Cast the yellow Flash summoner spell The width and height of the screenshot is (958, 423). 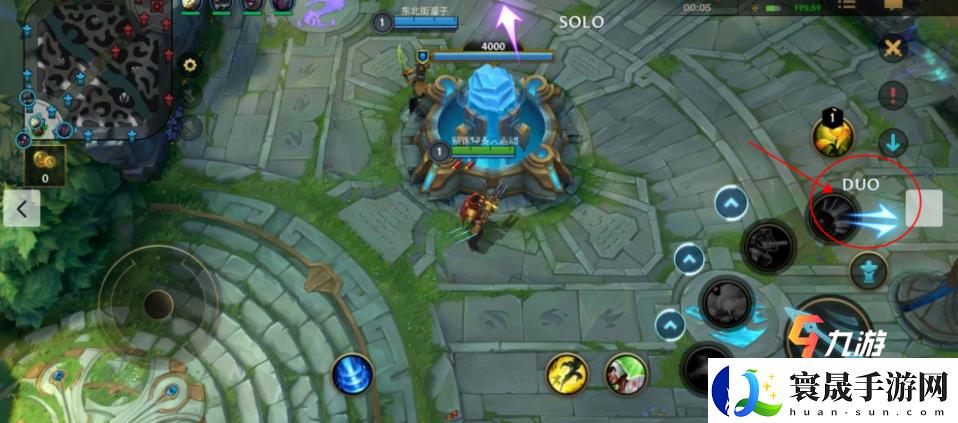566,374
